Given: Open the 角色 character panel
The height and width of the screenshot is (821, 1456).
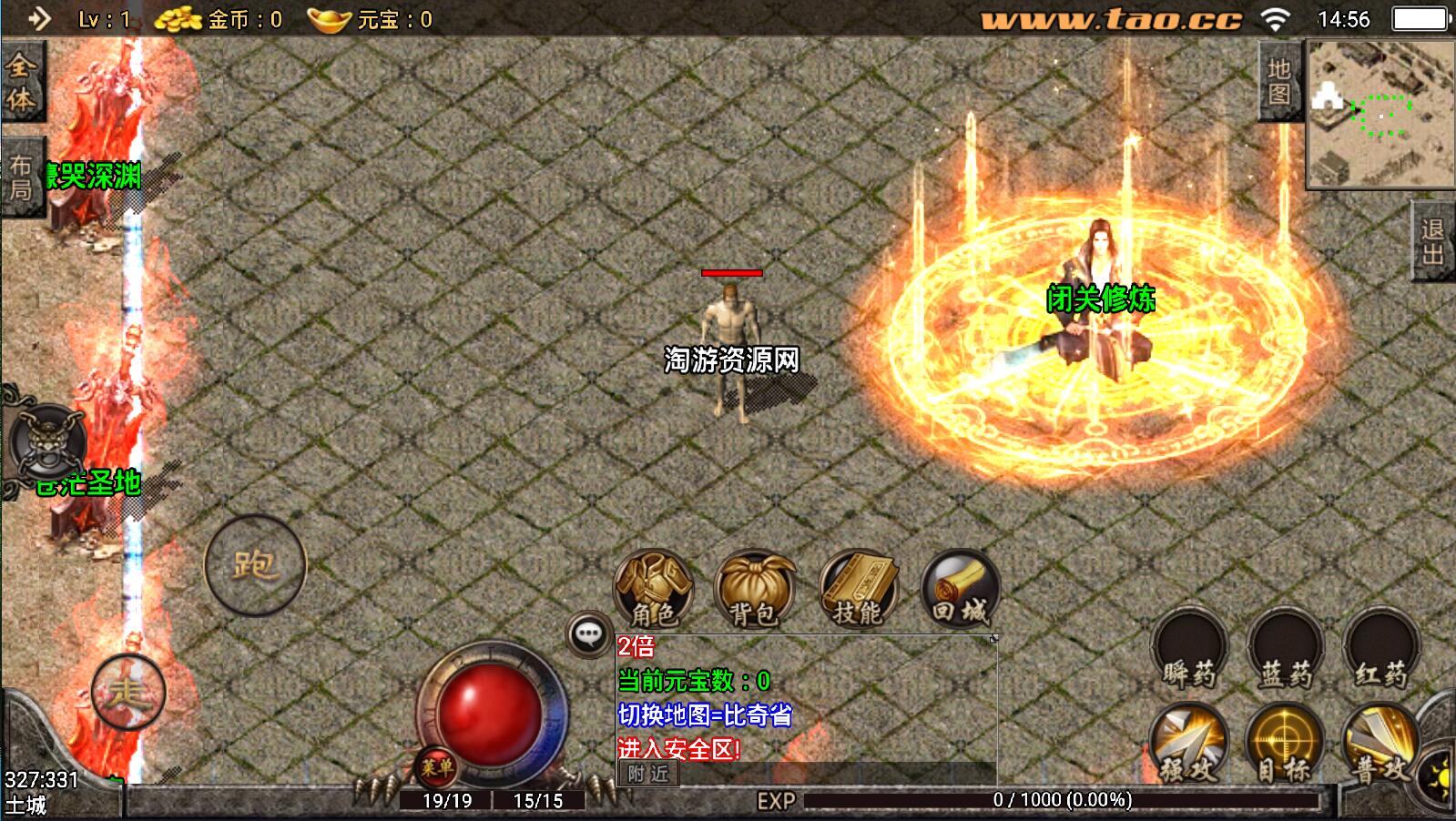Looking at the screenshot, I should coord(654,589).
